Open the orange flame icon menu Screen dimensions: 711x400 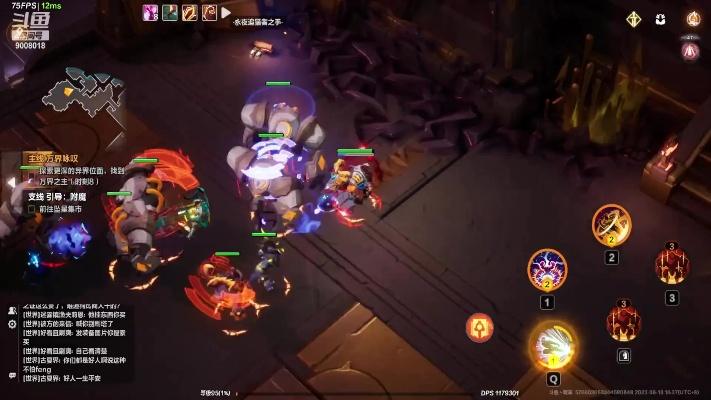[x=692, y=19]
